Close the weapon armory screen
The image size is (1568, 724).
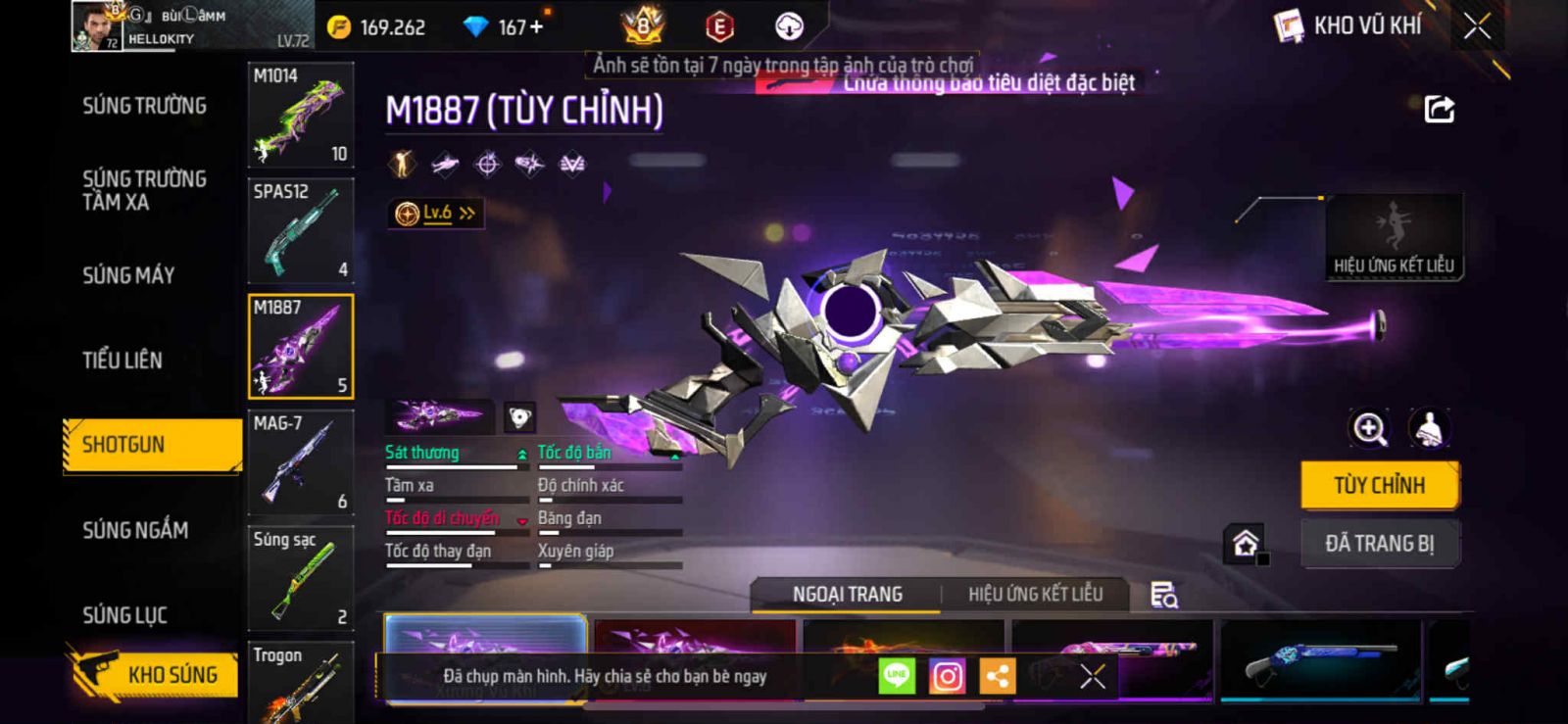(1477, 26)
